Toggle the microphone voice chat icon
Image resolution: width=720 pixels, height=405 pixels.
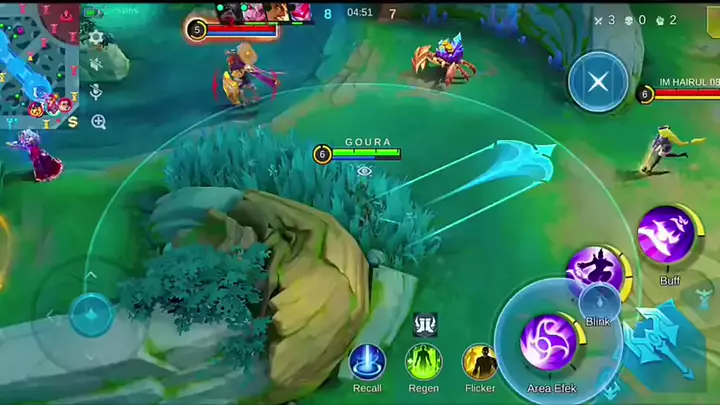96,92
